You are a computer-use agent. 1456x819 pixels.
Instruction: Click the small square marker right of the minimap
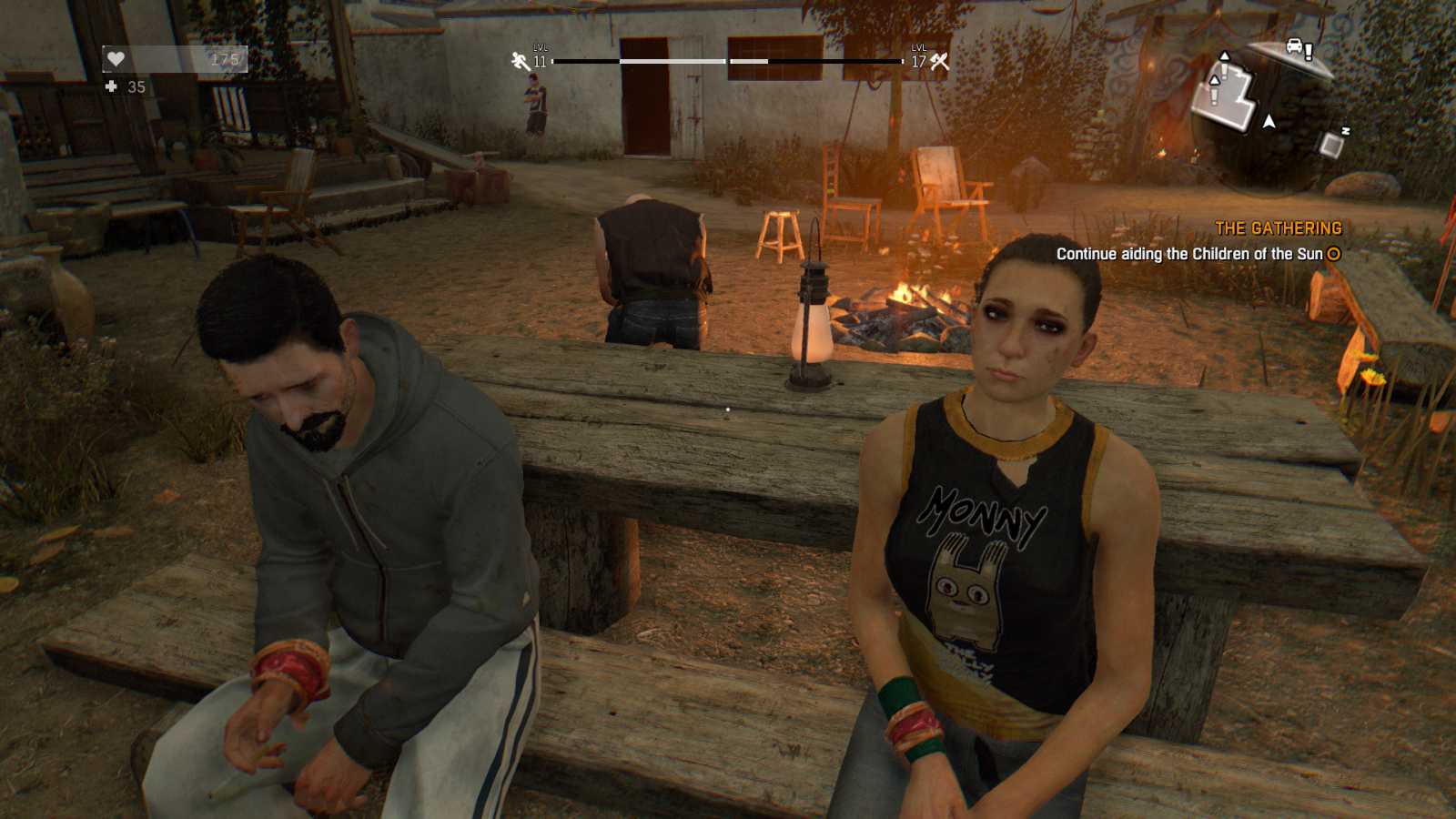point(1330,144)
